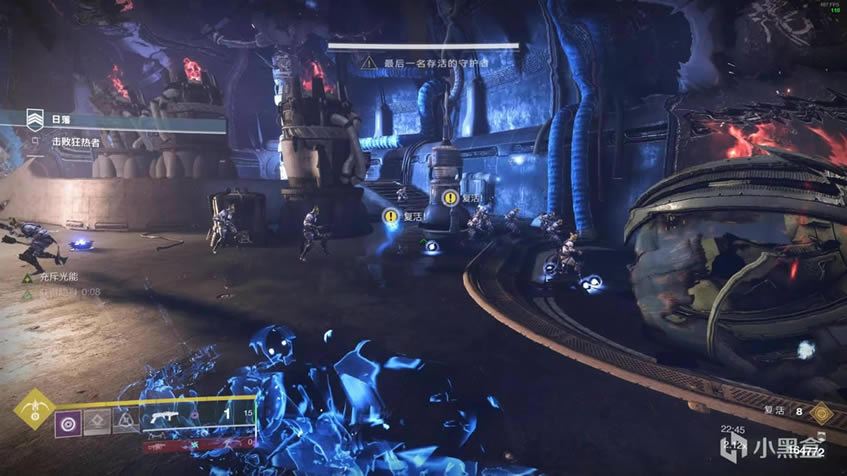Select the golden super ability diamond

(x=36, y=410)
